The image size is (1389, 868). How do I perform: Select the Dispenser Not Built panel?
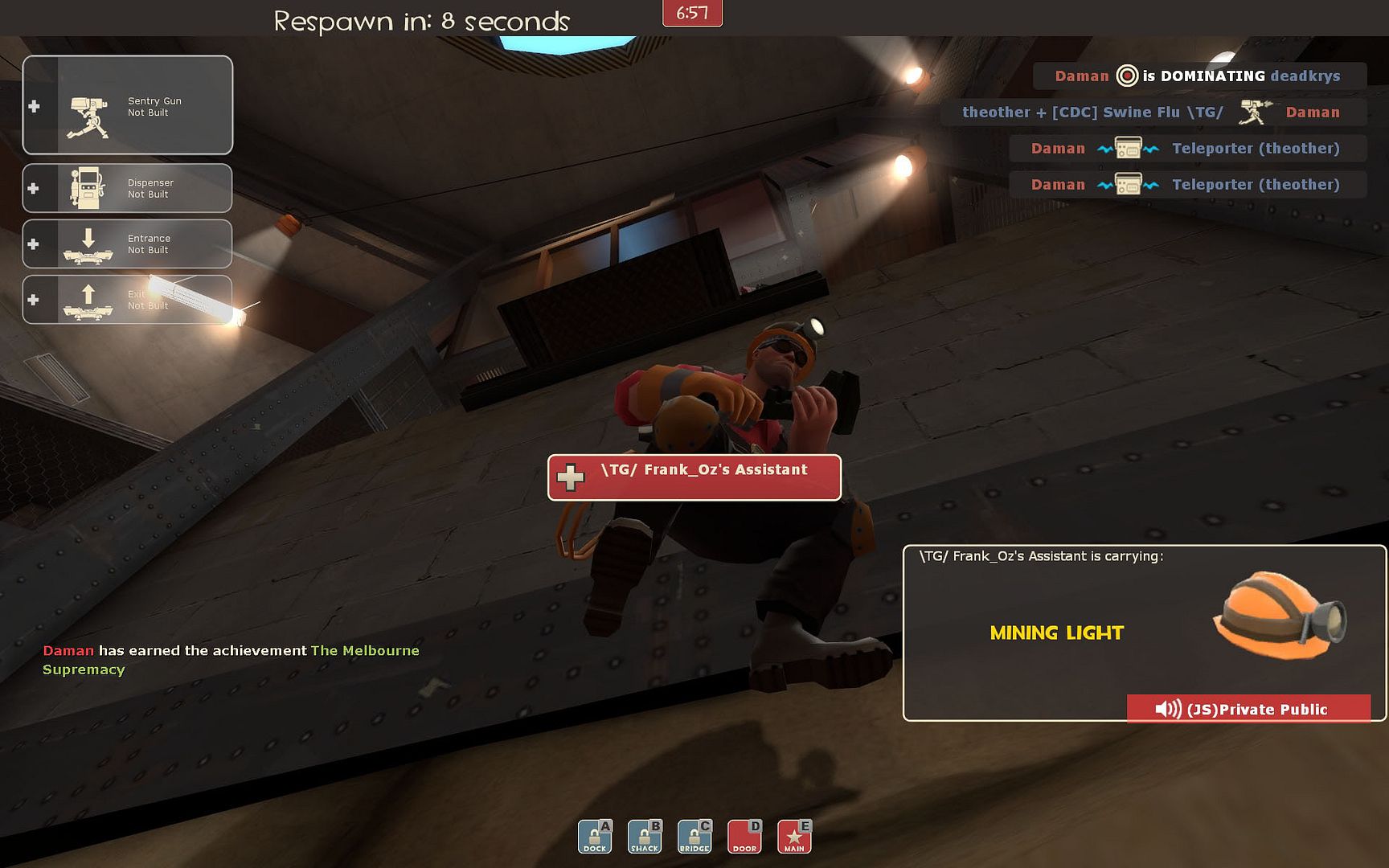coord(128,188)
